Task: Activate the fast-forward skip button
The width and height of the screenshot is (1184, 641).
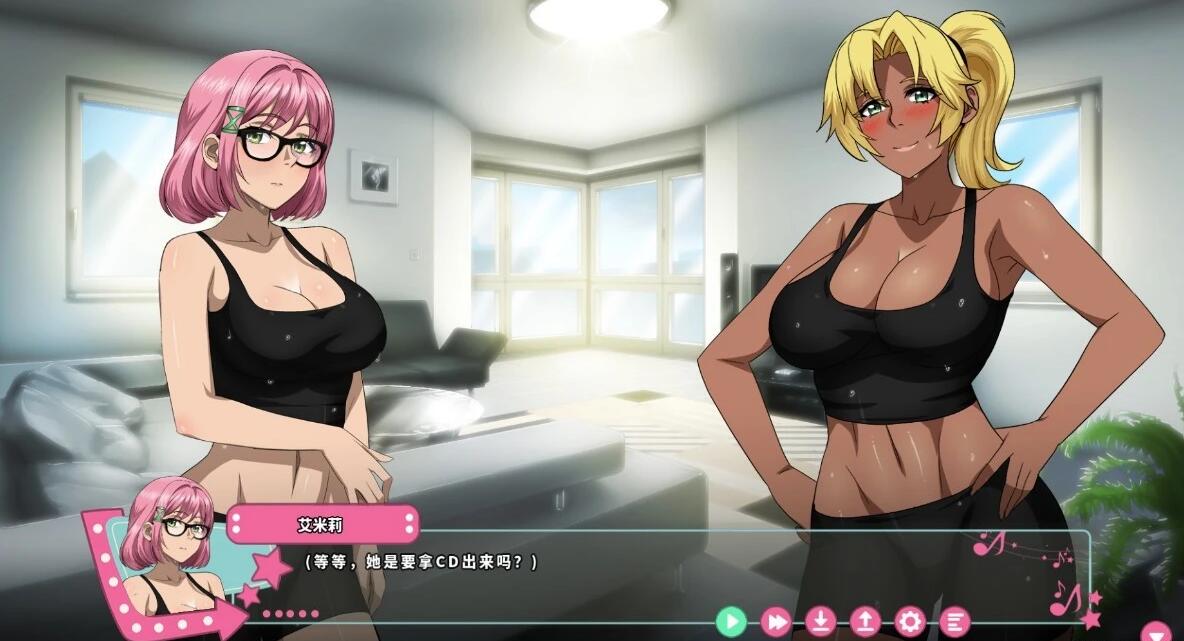Action: [776, 622]
